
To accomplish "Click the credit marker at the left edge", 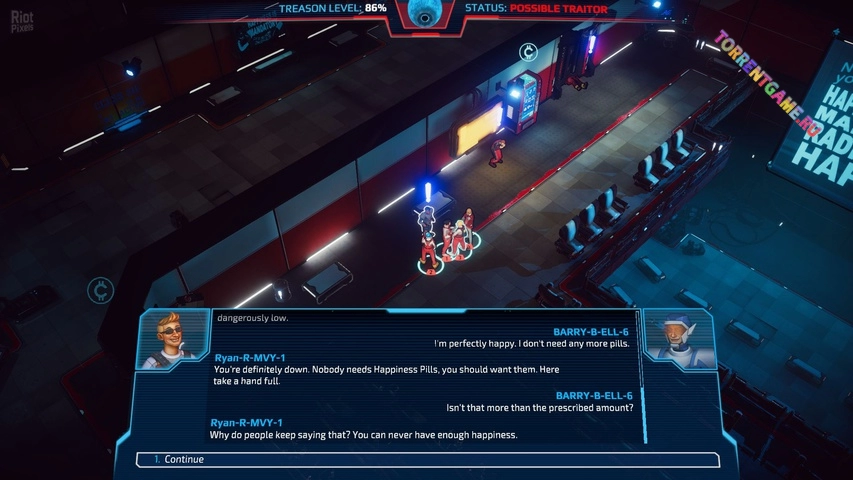I will [x=100, y=291].
